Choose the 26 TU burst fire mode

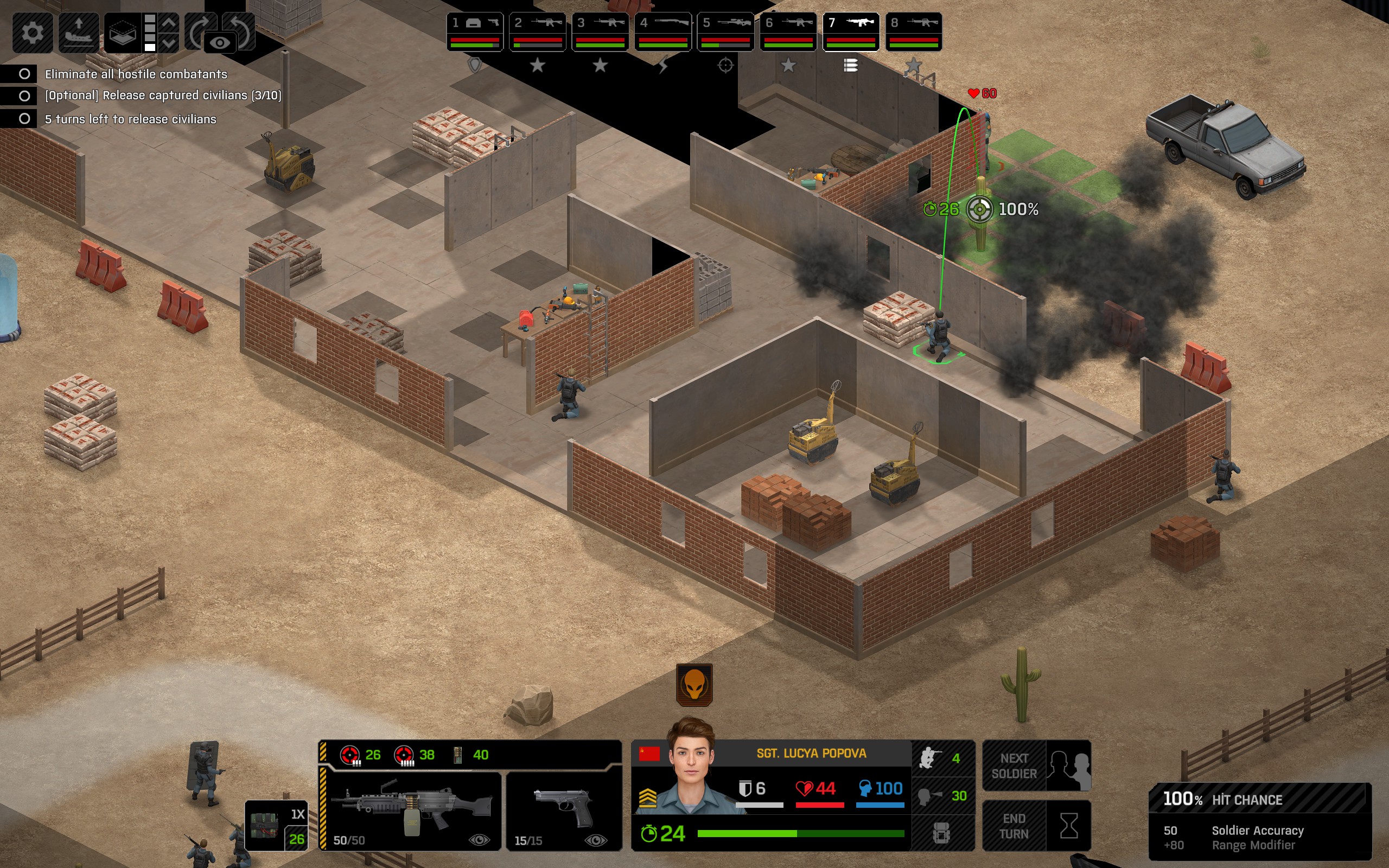click(360, 755)
